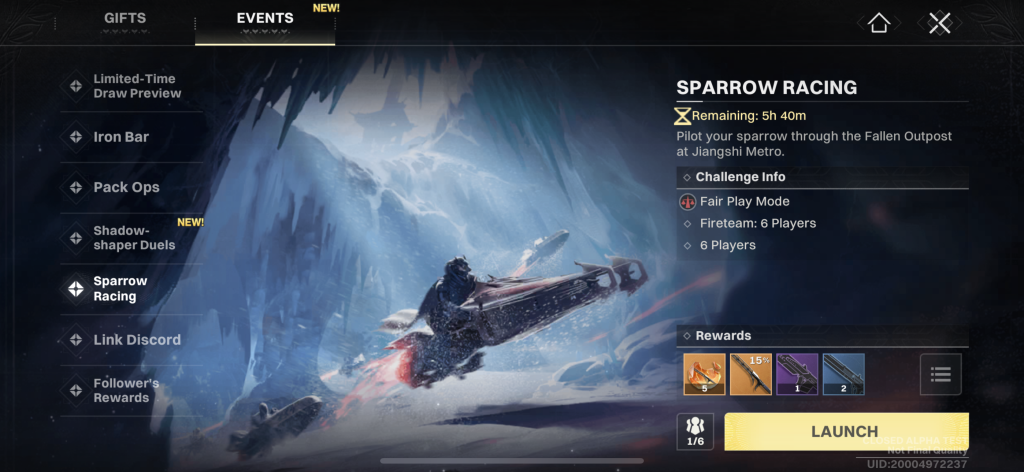This screenshot has height=472, width=1024.
Task: Open the fireteam 1/6 button
Action: [695, 432]
